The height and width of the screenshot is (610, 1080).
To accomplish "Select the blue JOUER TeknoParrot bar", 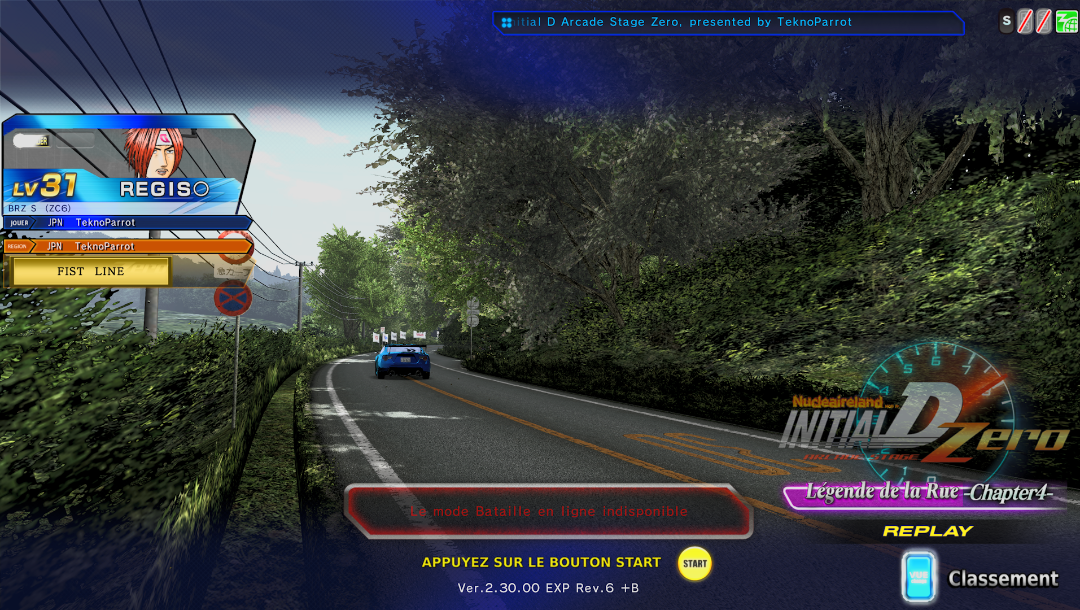I will pos(126,222).
